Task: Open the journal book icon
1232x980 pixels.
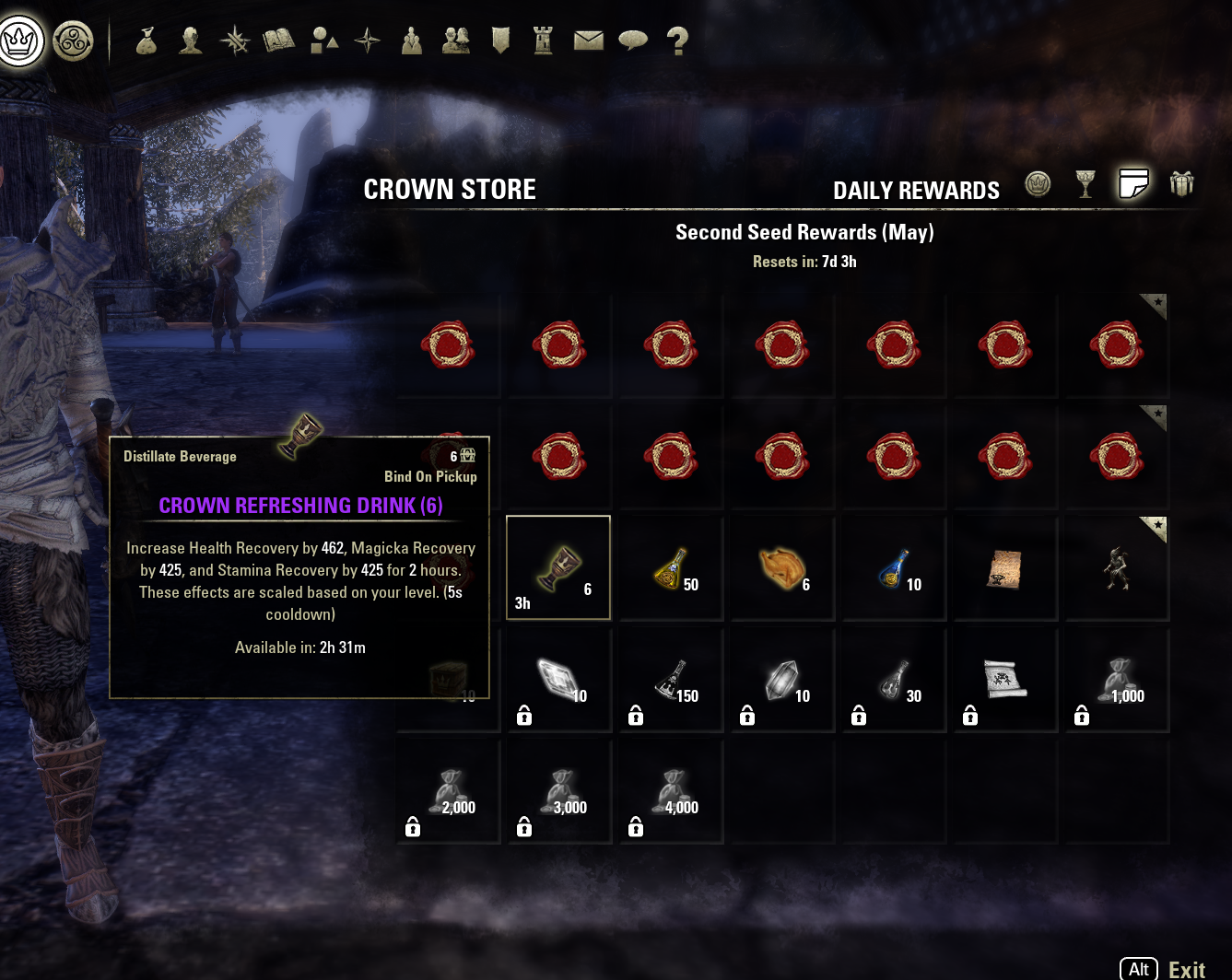Action: coord(278,41)
